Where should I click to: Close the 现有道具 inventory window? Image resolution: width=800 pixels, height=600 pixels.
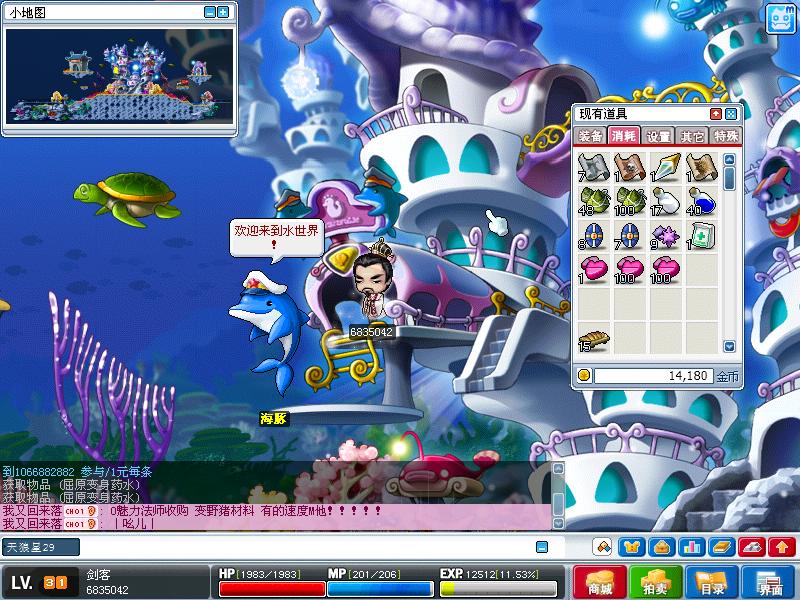pyautogui.click(x=731, y=114)
